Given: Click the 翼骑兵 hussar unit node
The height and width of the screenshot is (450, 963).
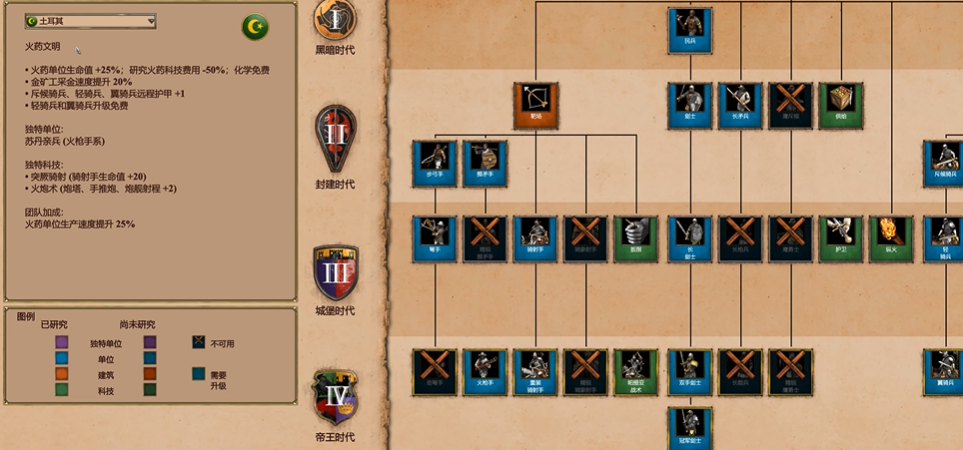Looking at the screenshot, I should tap(945, 372).
